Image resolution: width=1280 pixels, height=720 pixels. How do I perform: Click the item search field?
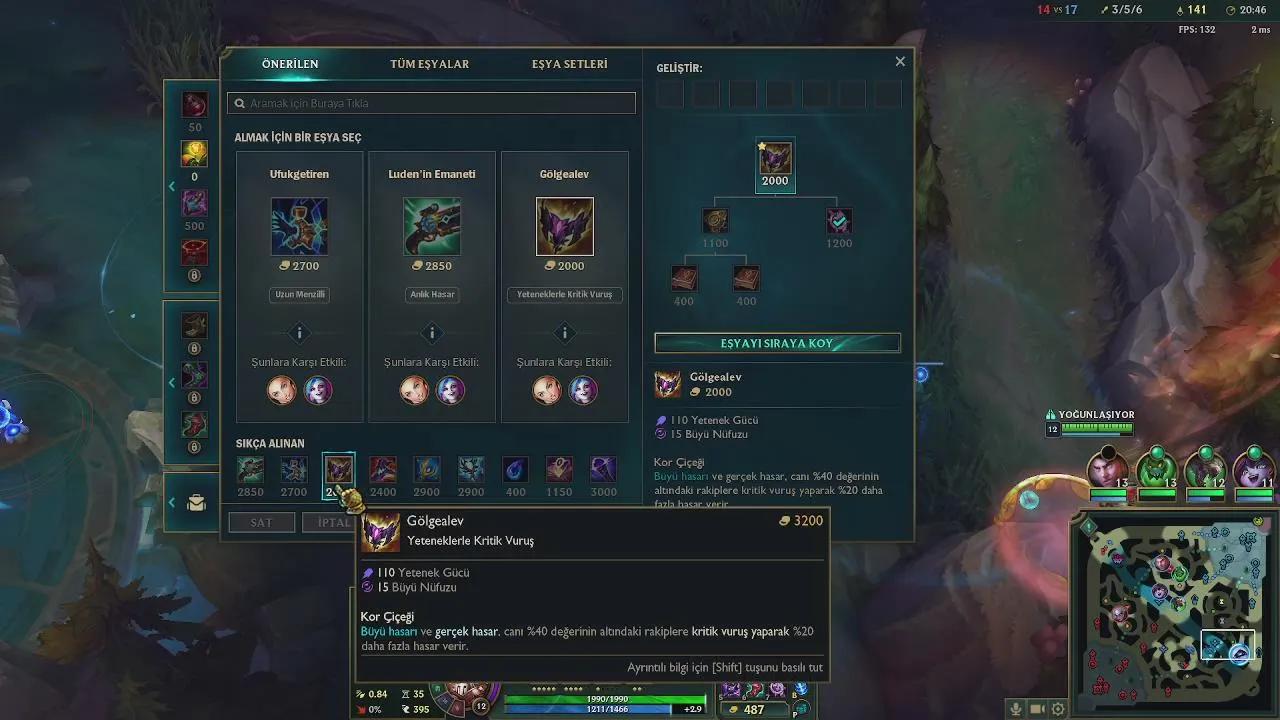432,102
